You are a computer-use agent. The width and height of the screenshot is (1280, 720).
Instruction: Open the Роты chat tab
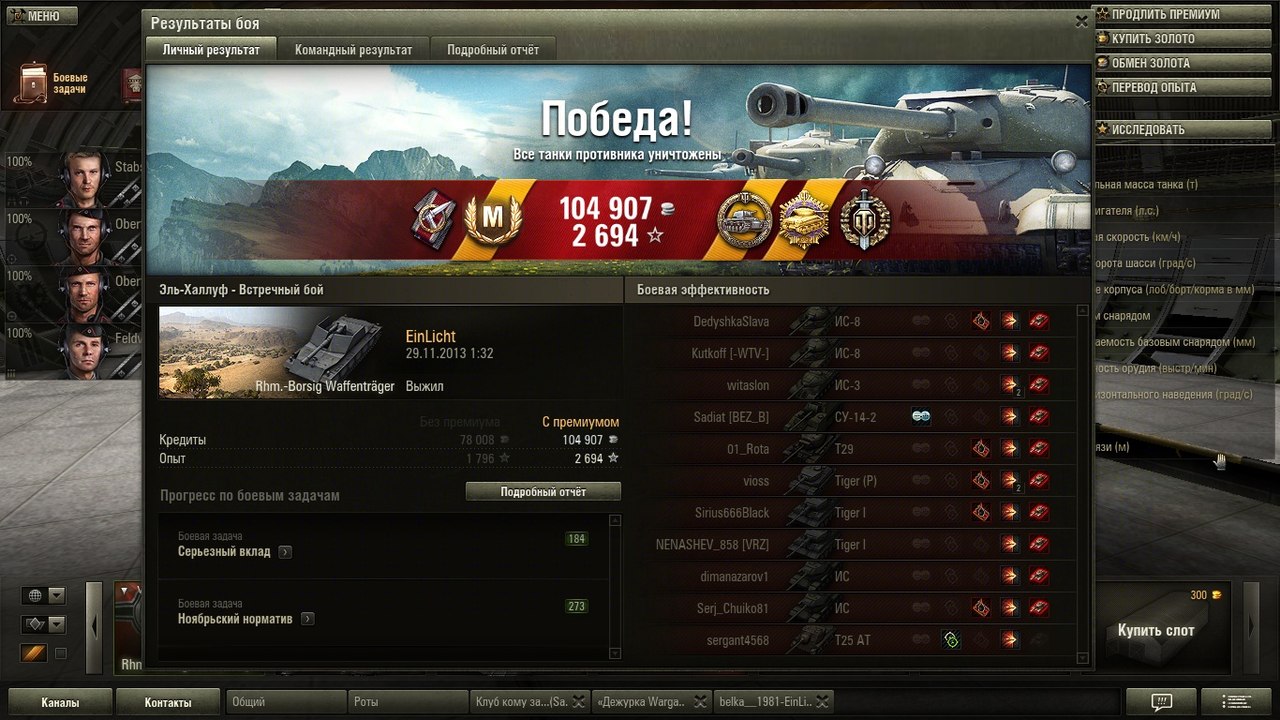click(408, 702)
